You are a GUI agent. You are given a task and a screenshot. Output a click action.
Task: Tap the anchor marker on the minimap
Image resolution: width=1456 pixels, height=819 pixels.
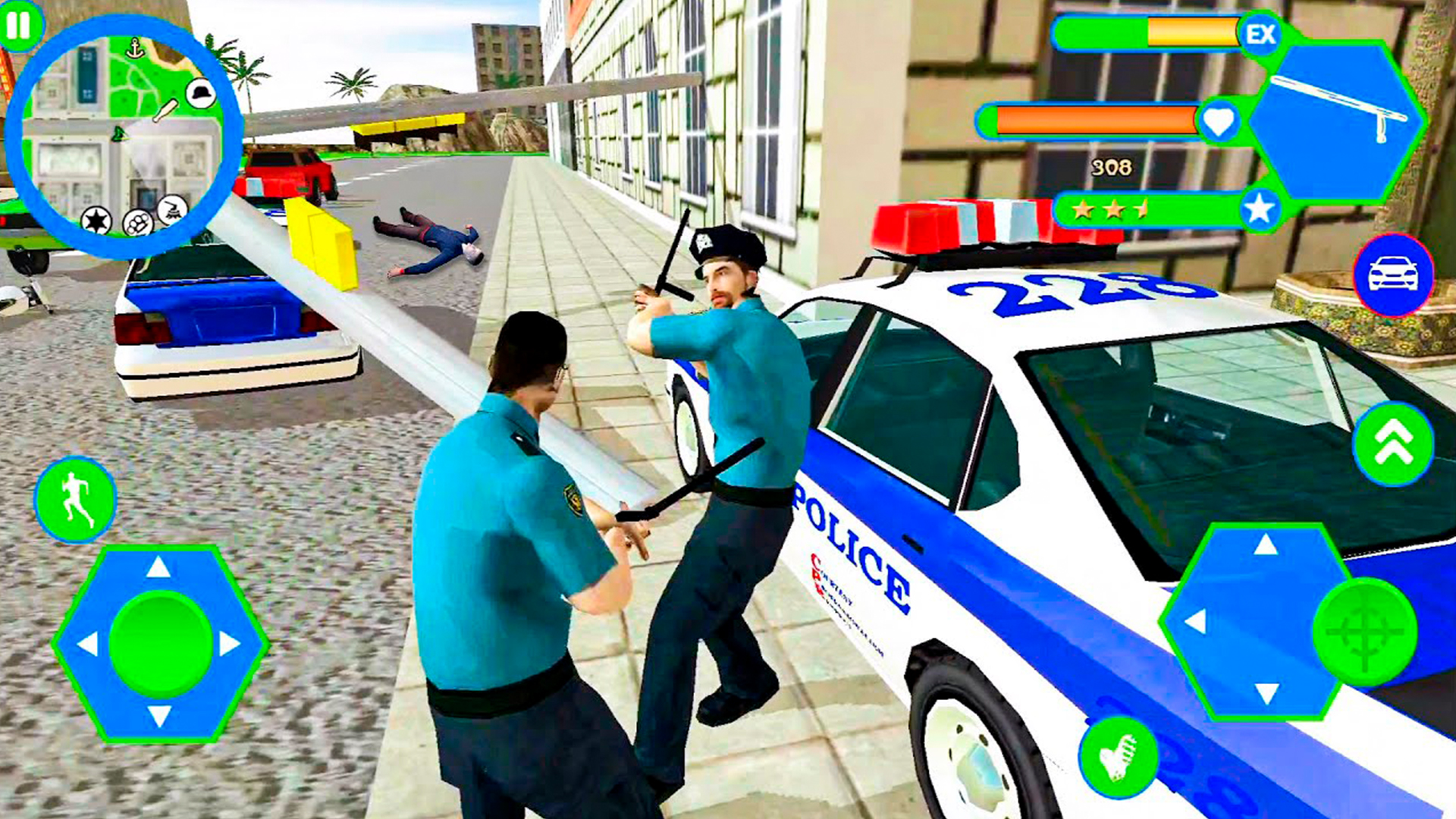[x=135, y=45]
